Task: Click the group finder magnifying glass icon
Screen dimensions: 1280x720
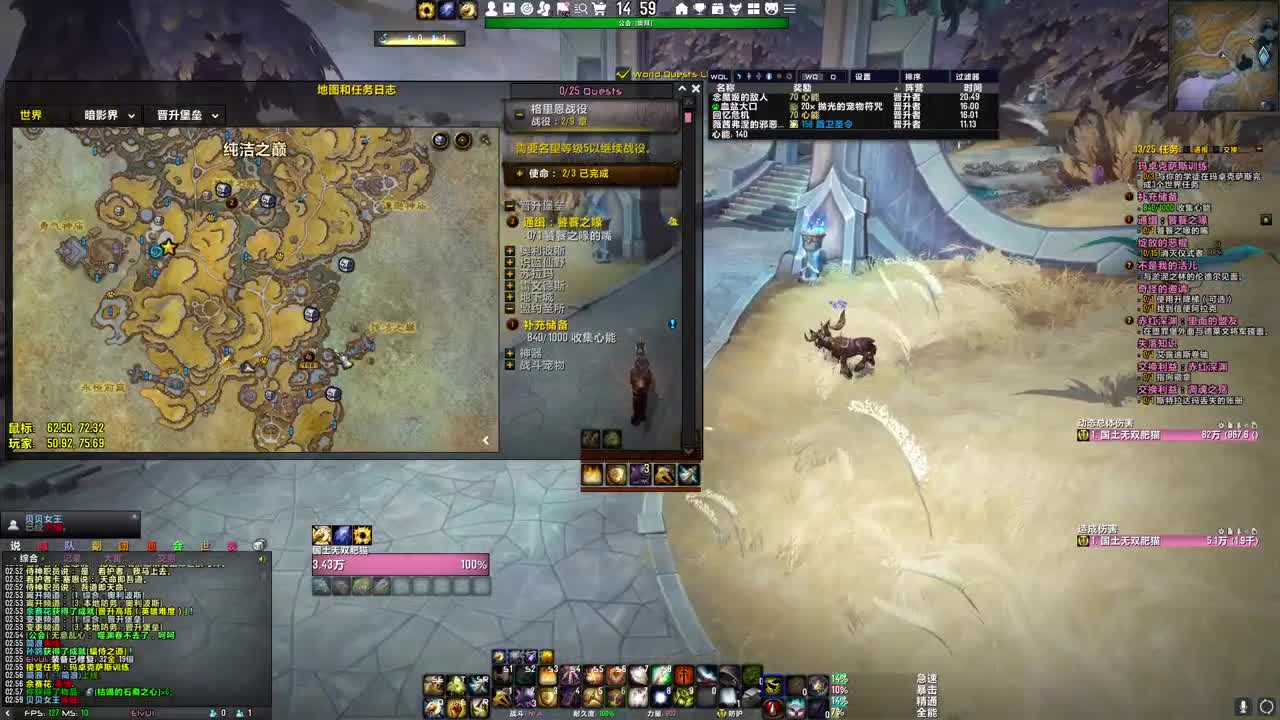Action: tap(579, 9)
